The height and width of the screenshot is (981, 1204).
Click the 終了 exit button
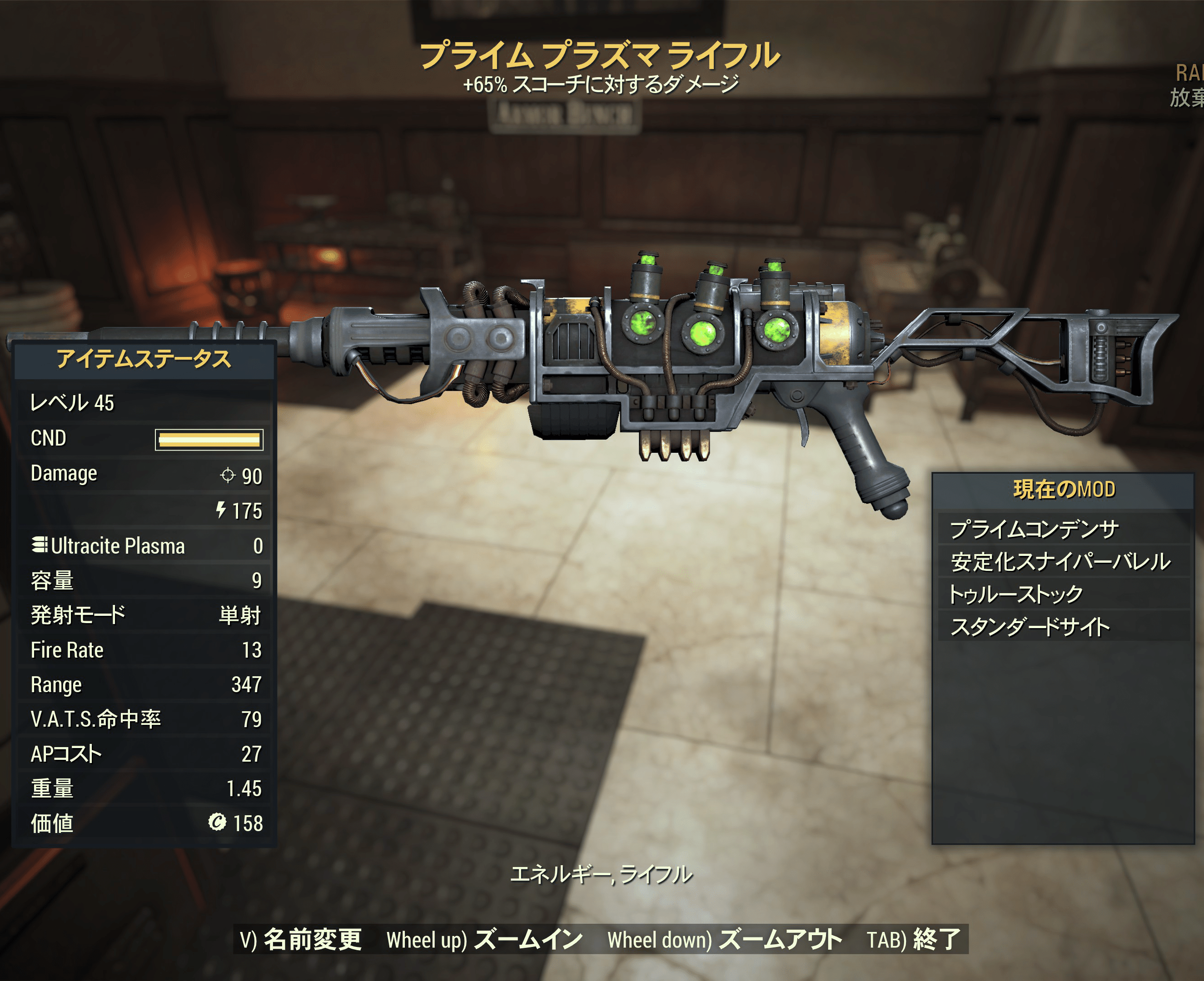pos(914,940)
